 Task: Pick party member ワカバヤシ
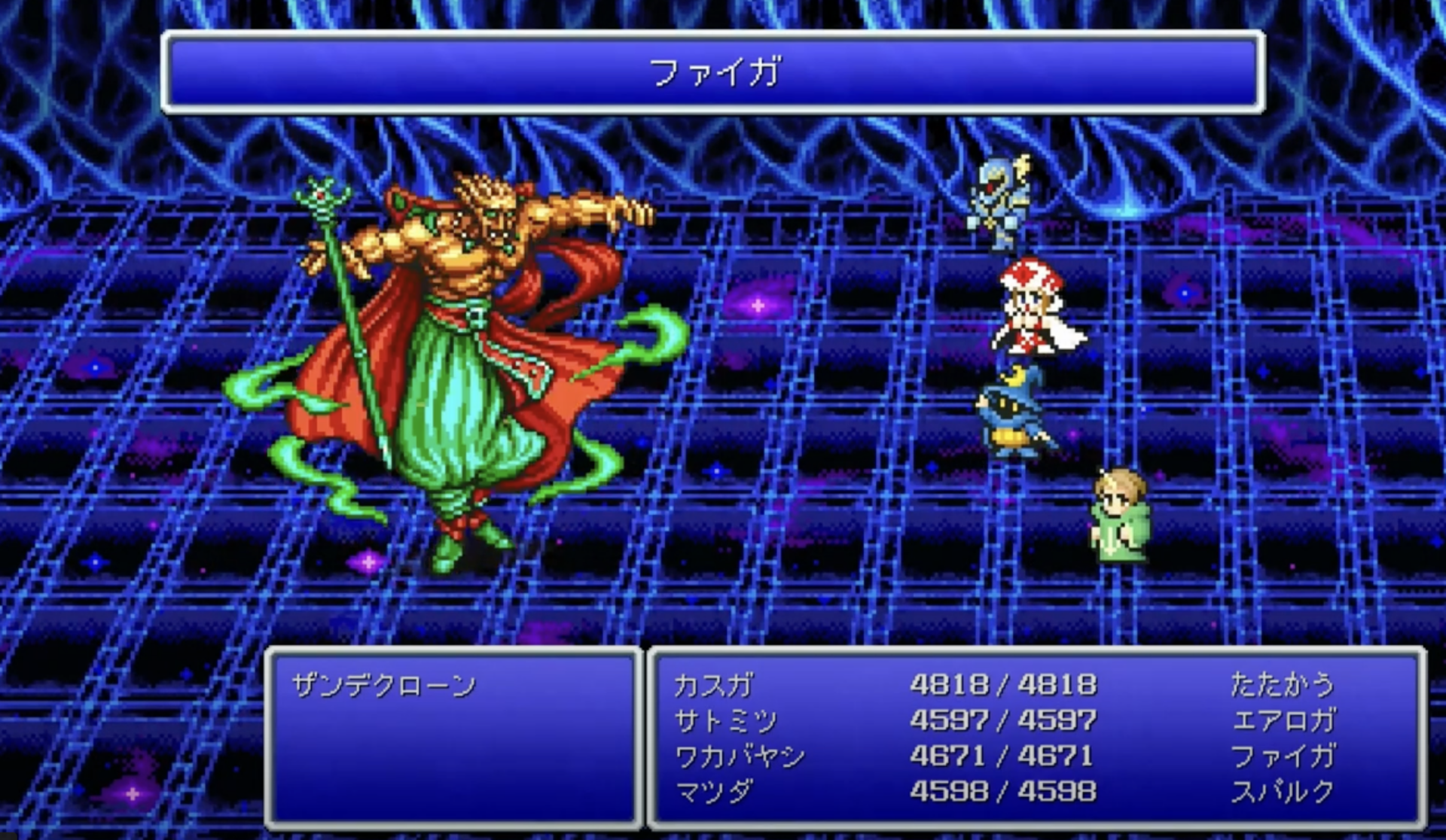(740, 756)
